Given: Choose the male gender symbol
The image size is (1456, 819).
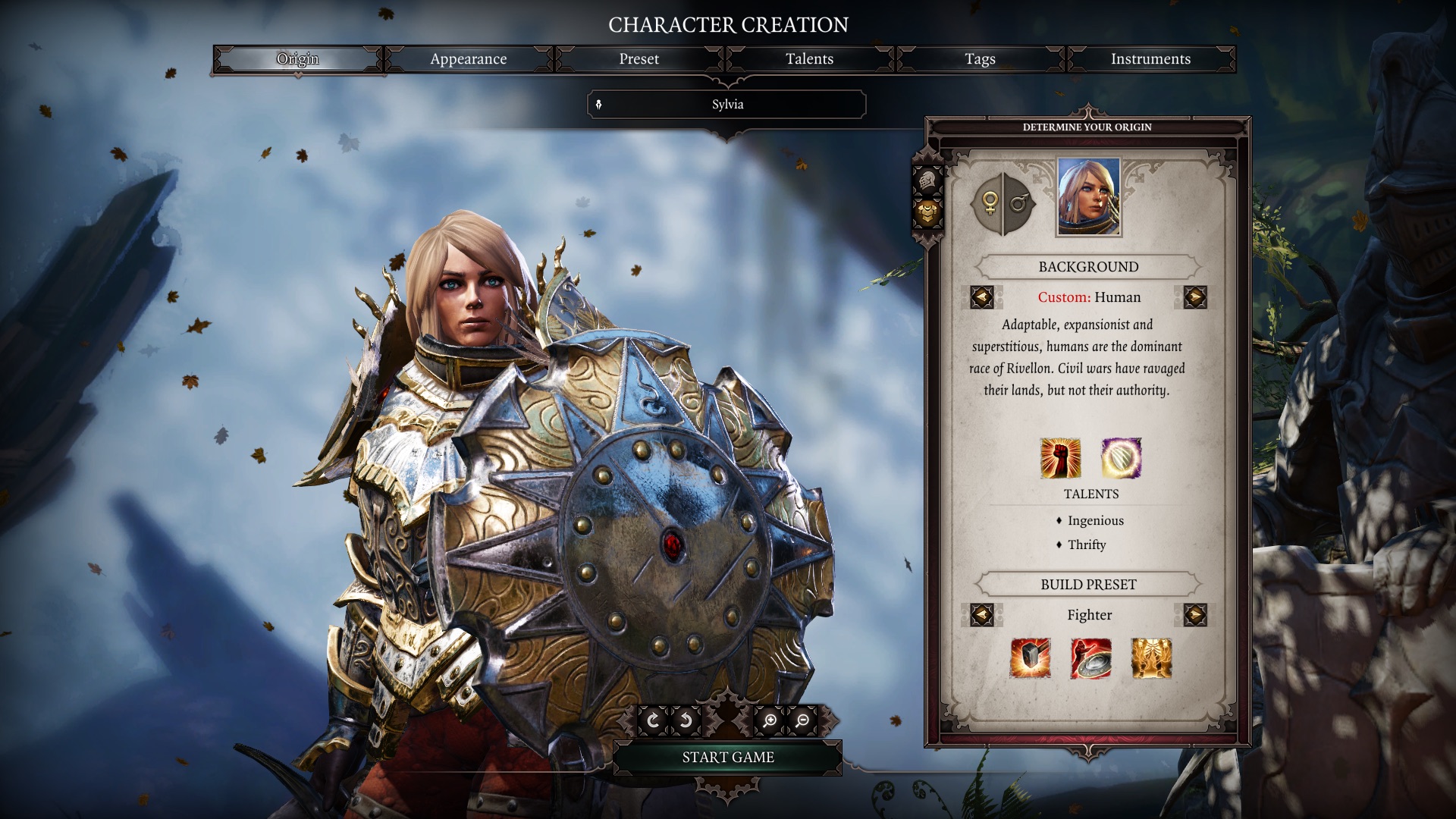Looking at the screenshot, I should point(1019,203).
